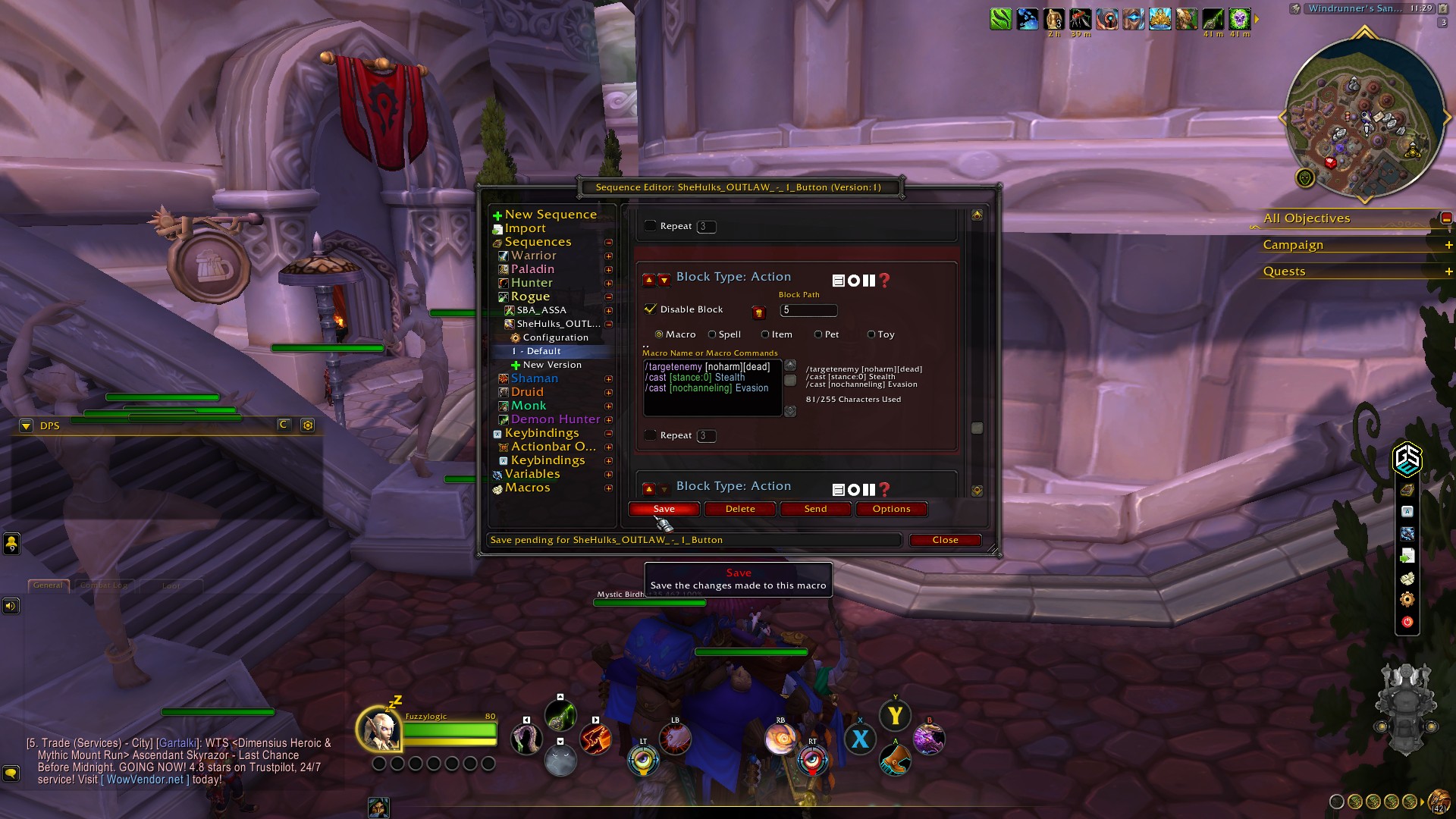This screenshot has height=819, width=1456.
Task: Open the Import entry
Action: [525, 228]
